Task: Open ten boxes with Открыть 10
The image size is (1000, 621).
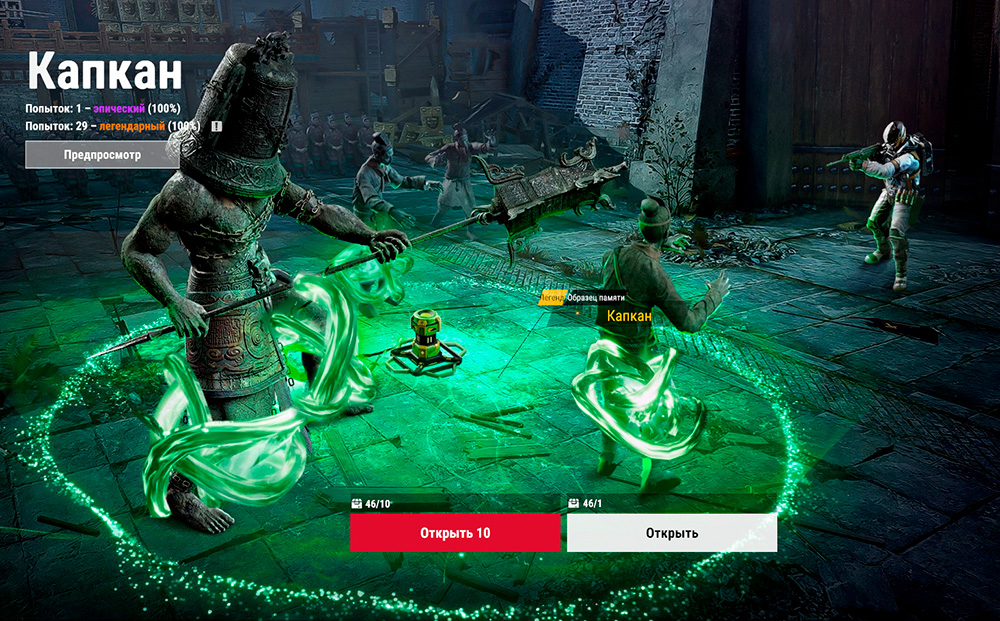Action: [x=455, y=533]
